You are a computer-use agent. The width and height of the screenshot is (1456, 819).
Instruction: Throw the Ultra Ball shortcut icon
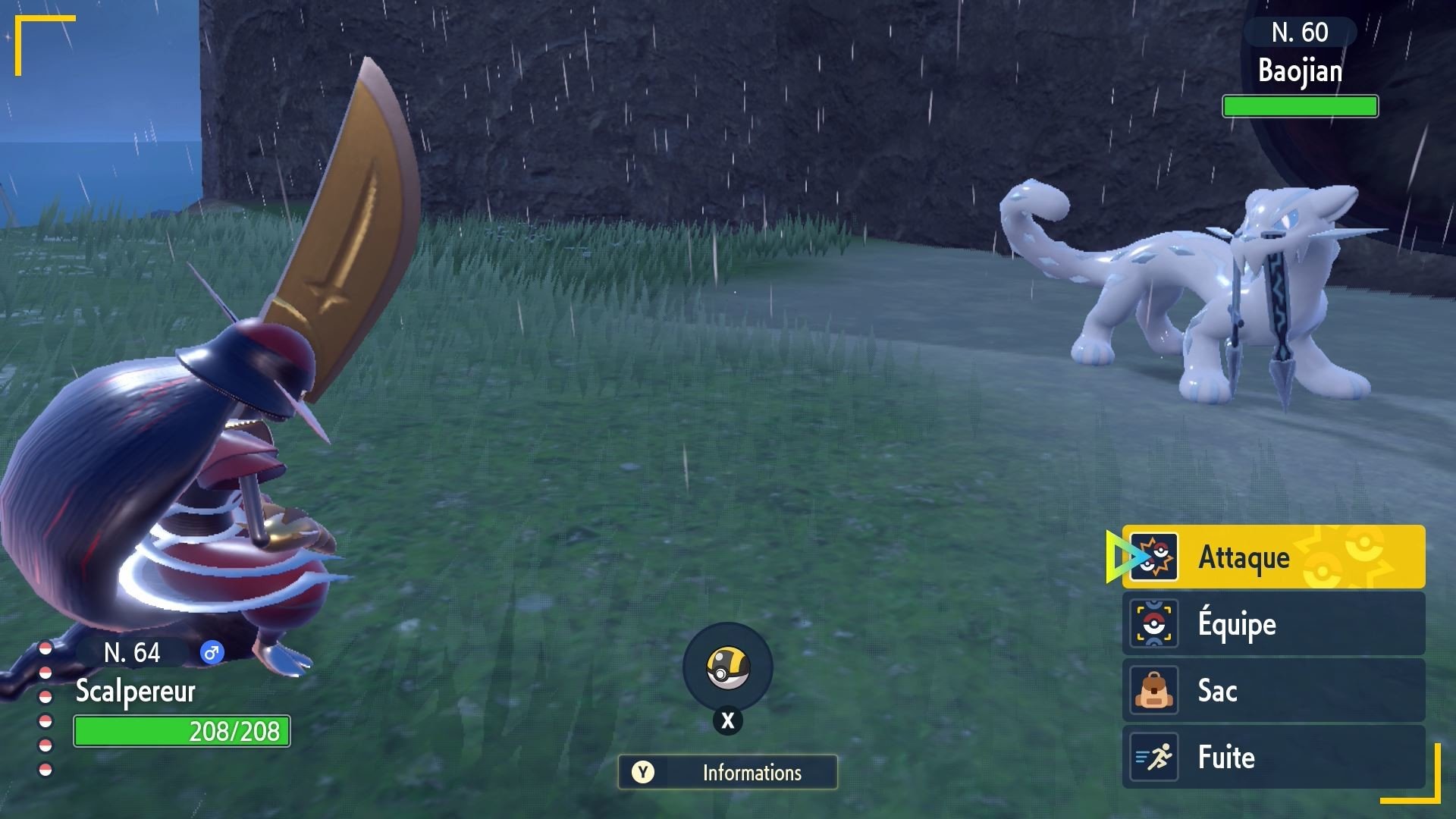(727, 667)
